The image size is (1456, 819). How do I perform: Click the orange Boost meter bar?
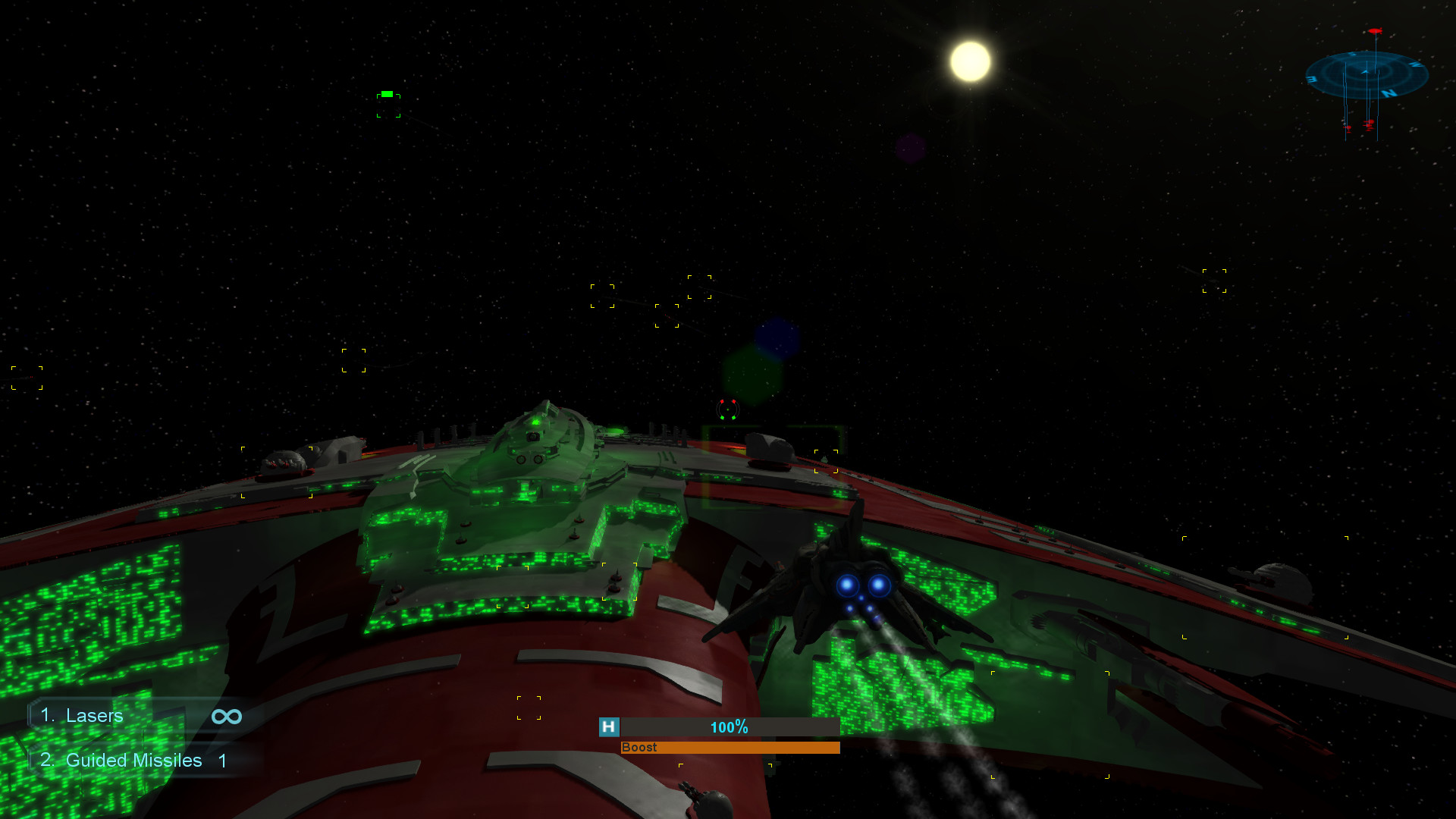point(728,748)
